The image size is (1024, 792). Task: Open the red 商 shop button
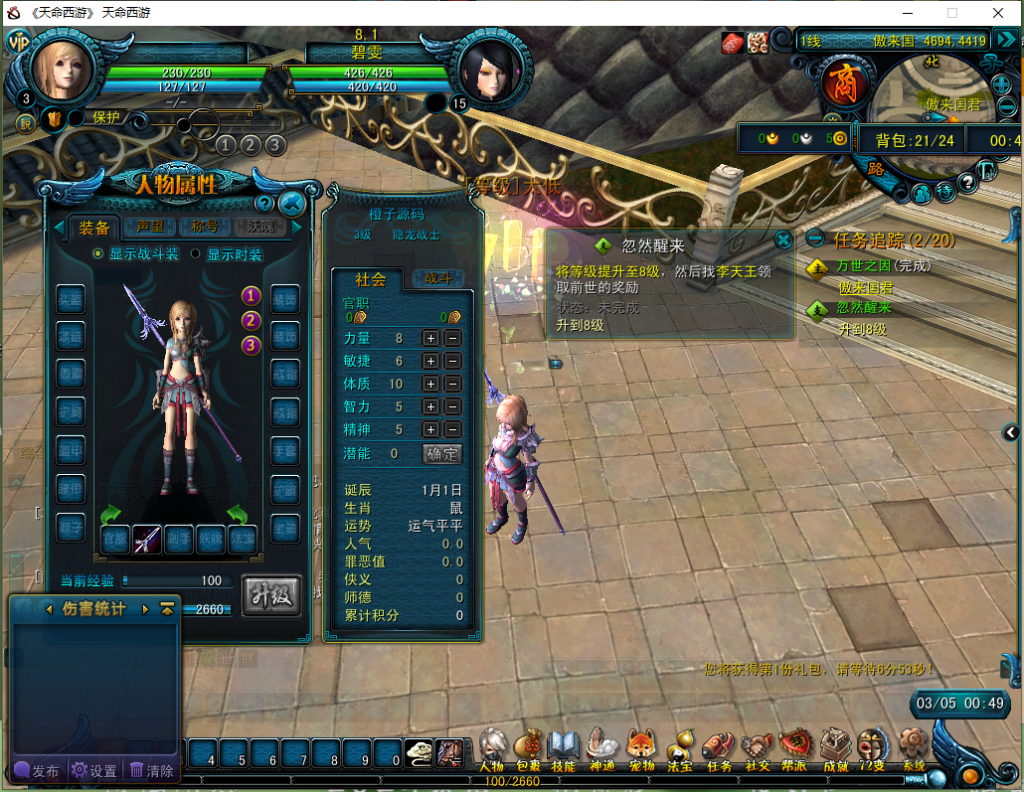click(840, 84)
